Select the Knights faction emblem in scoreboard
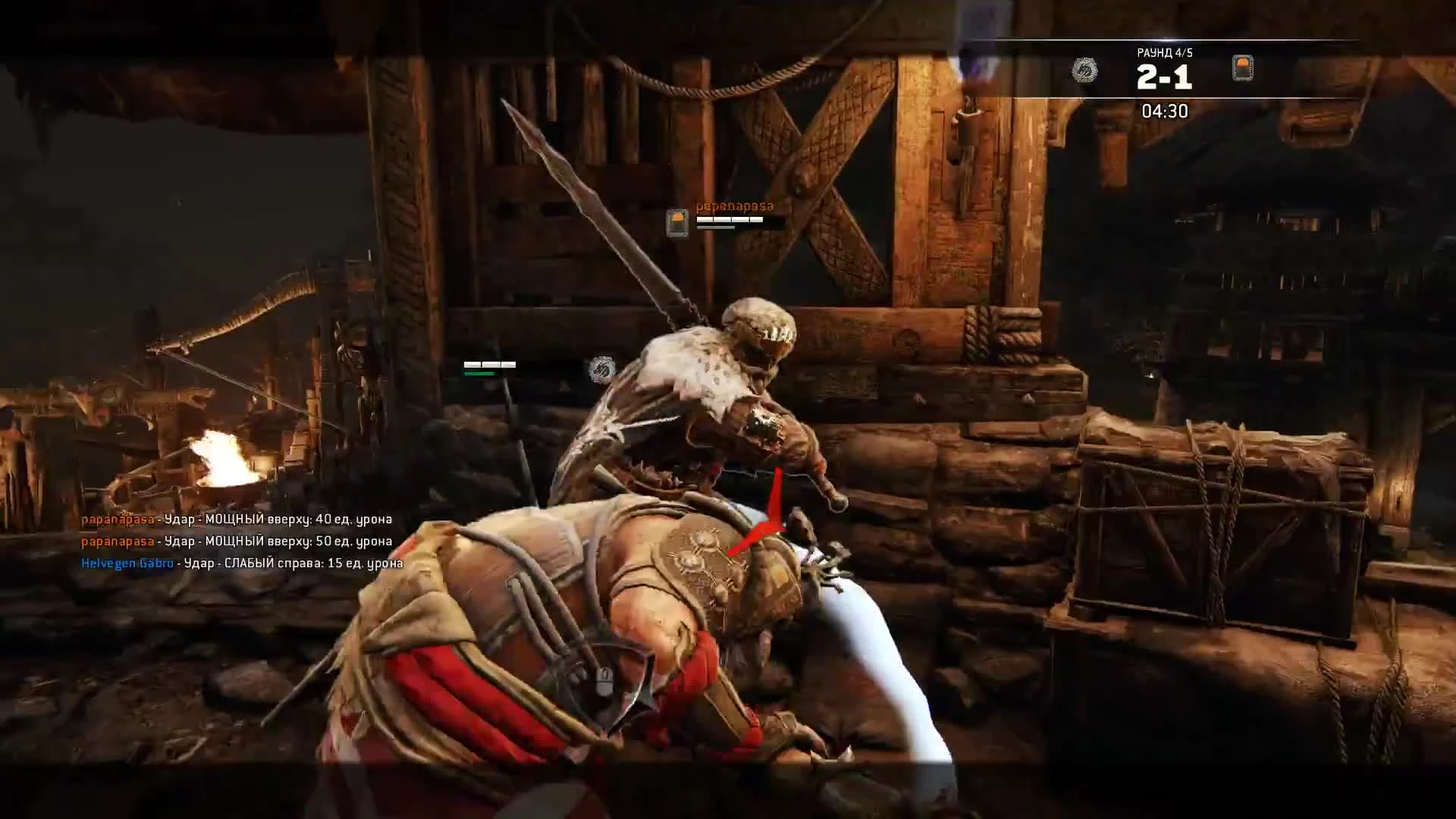 click(1244, 70)
